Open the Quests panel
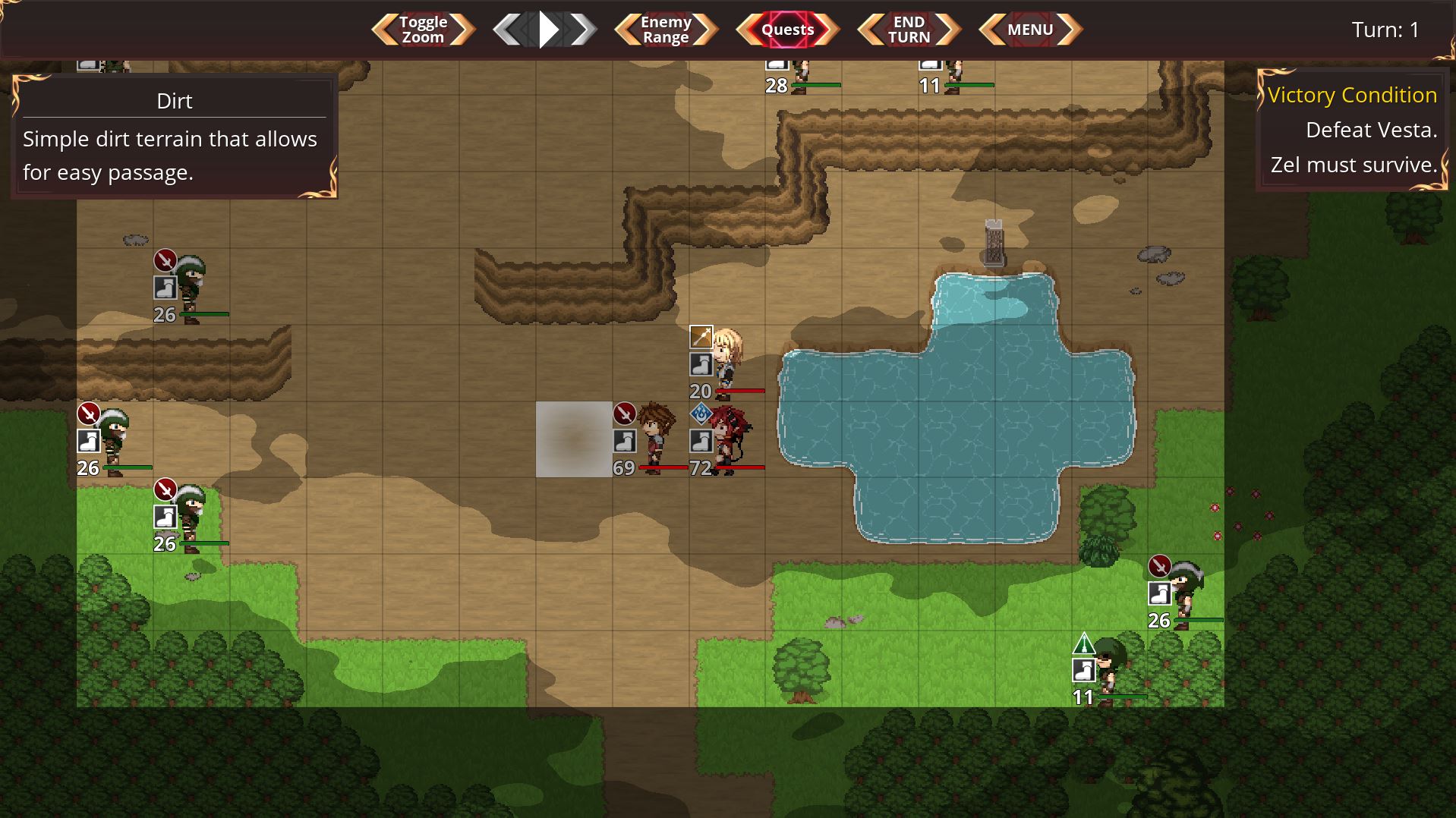Screen dimensions: 1456x818 click(x=787, y=30)
